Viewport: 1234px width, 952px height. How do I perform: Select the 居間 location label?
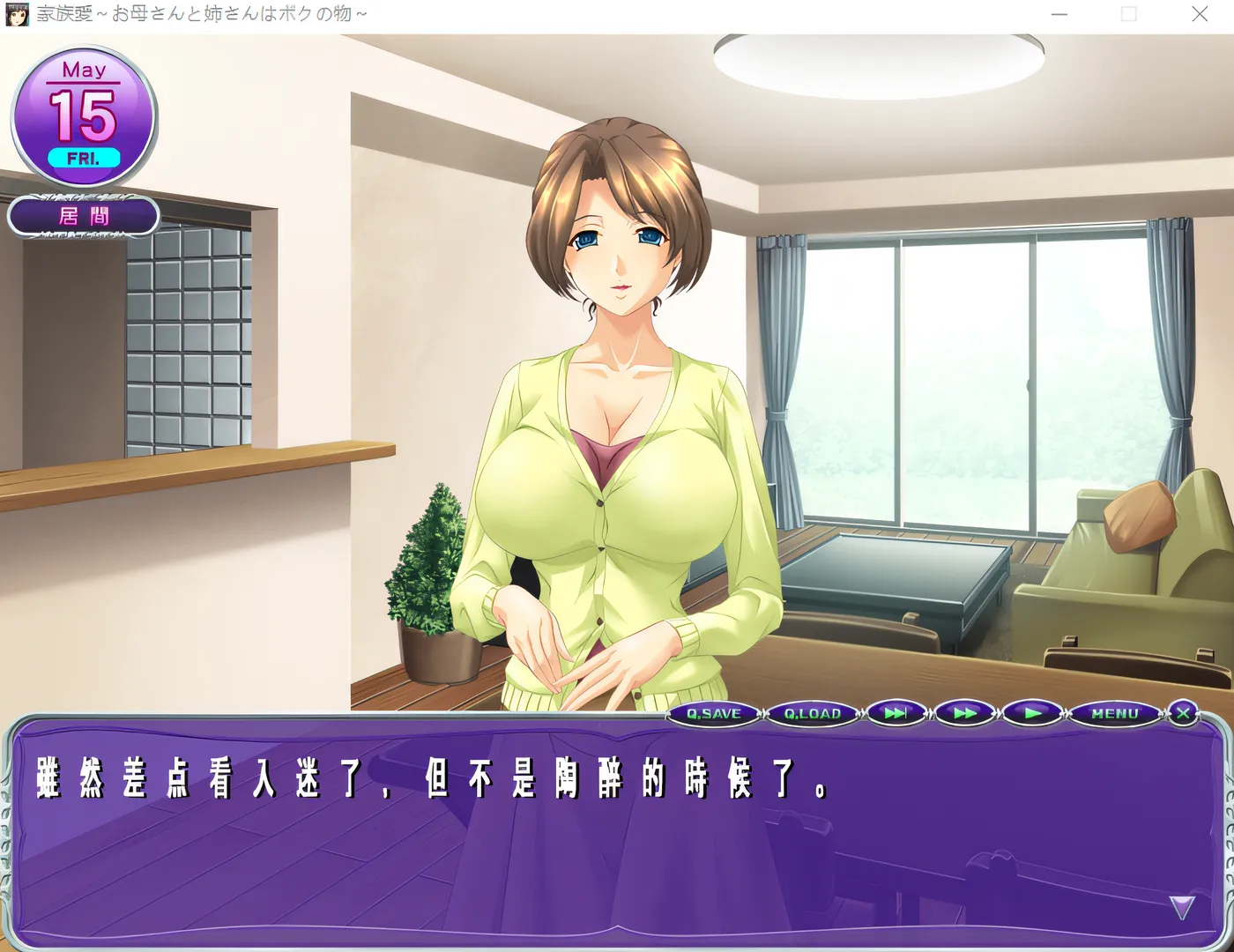[x=85, y=215]
